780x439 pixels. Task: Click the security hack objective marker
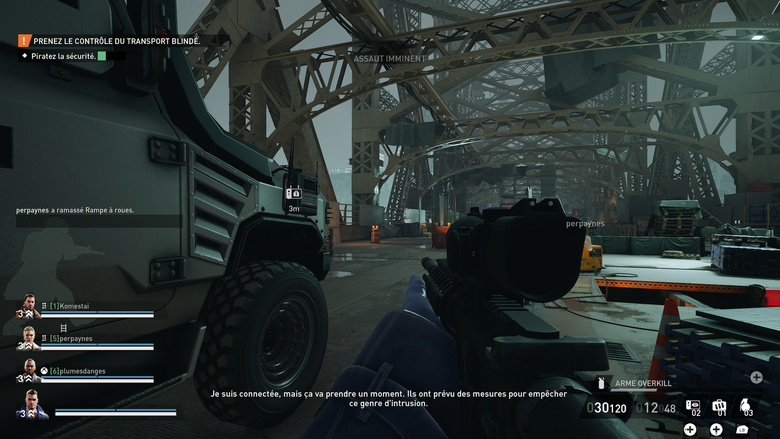293,193
